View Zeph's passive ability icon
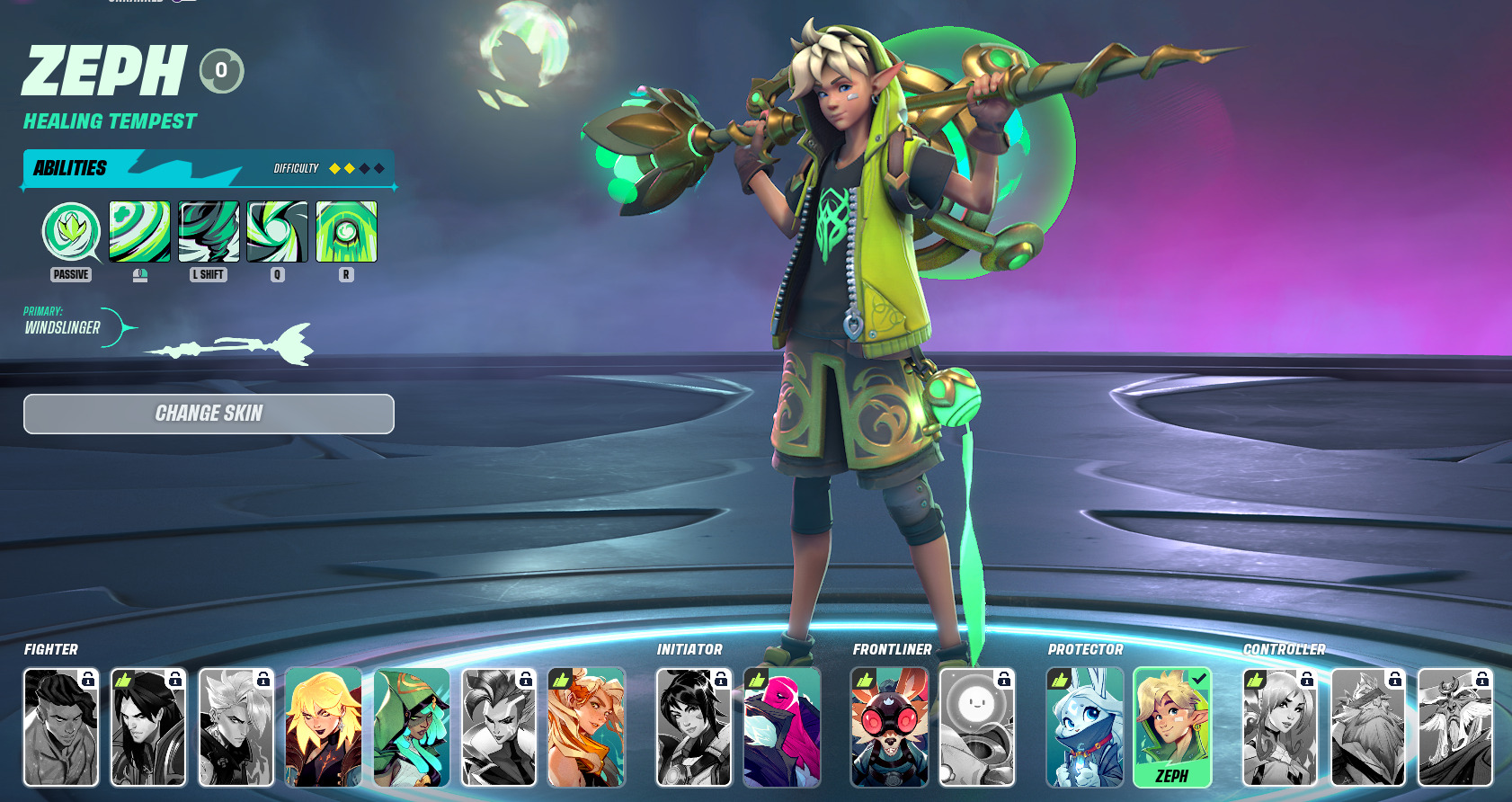The height and width of the screenshot is (802, 1512). point(71,232)
